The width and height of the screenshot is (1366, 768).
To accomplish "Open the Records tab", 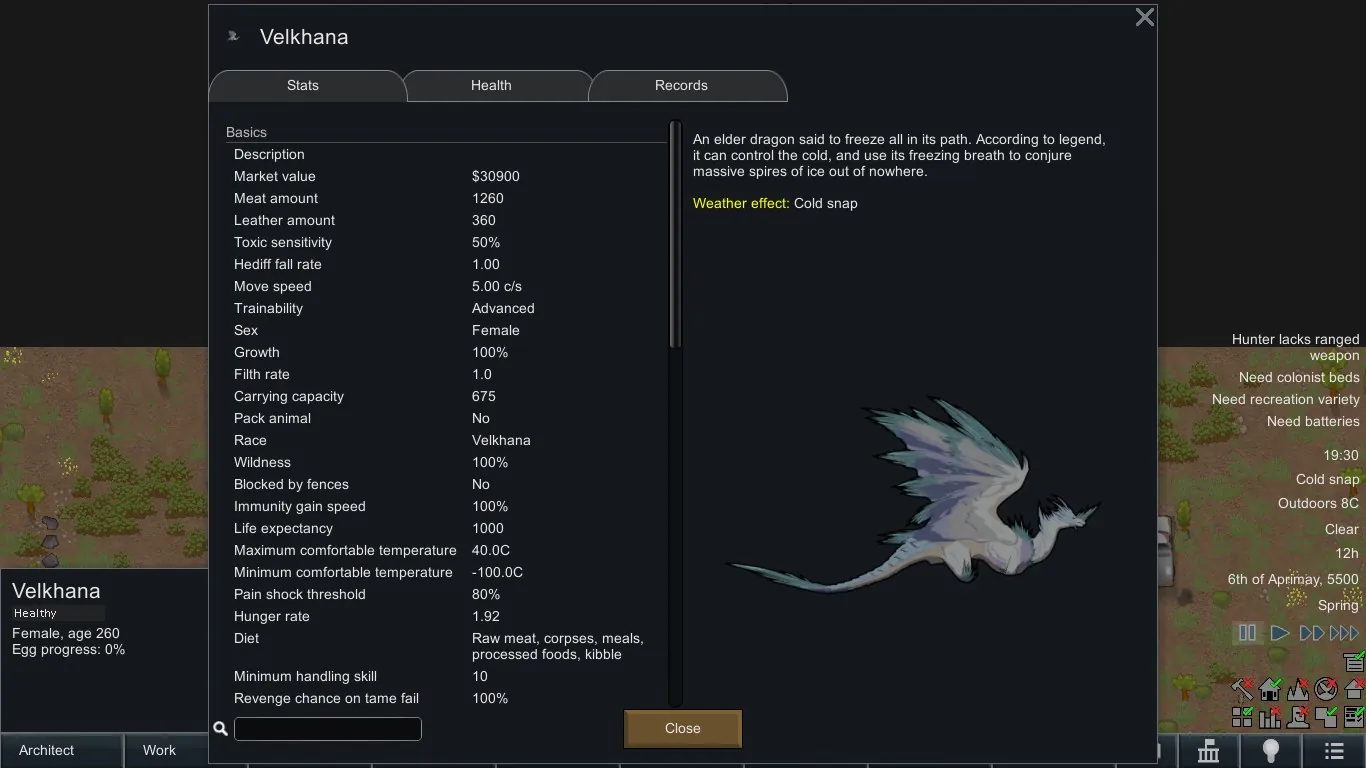I will pyautogui.click(x=681, y=86).
